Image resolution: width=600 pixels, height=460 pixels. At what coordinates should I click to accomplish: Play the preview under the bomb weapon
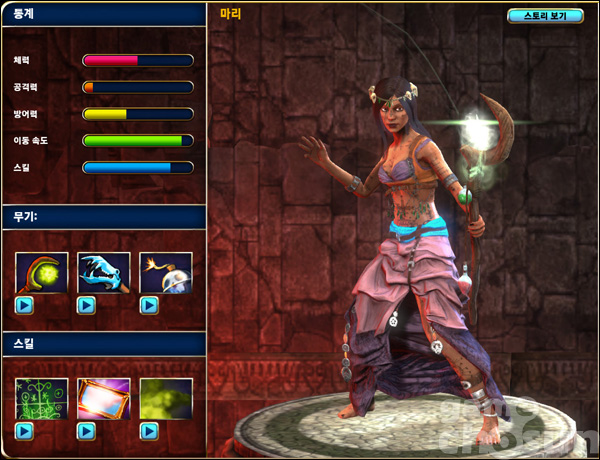(149, 305)
